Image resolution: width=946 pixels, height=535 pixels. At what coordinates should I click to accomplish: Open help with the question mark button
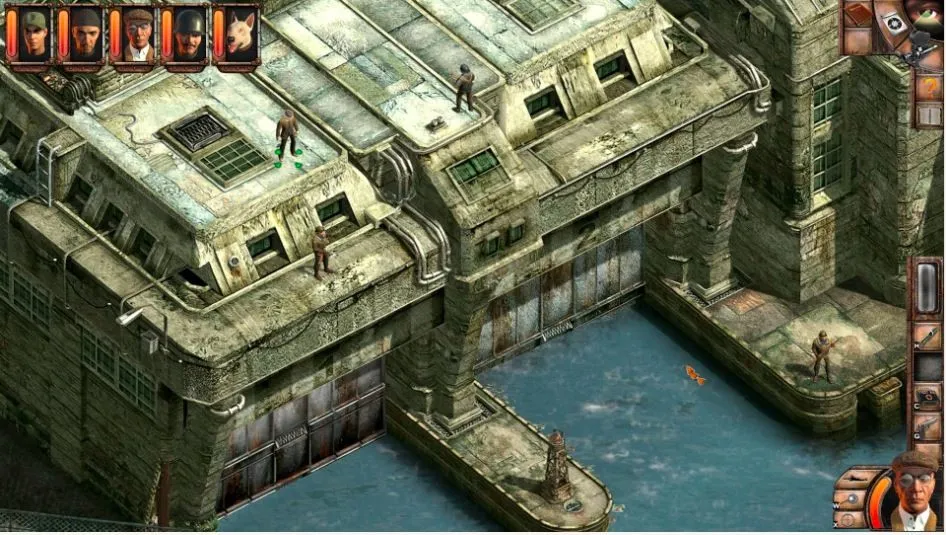930,87
